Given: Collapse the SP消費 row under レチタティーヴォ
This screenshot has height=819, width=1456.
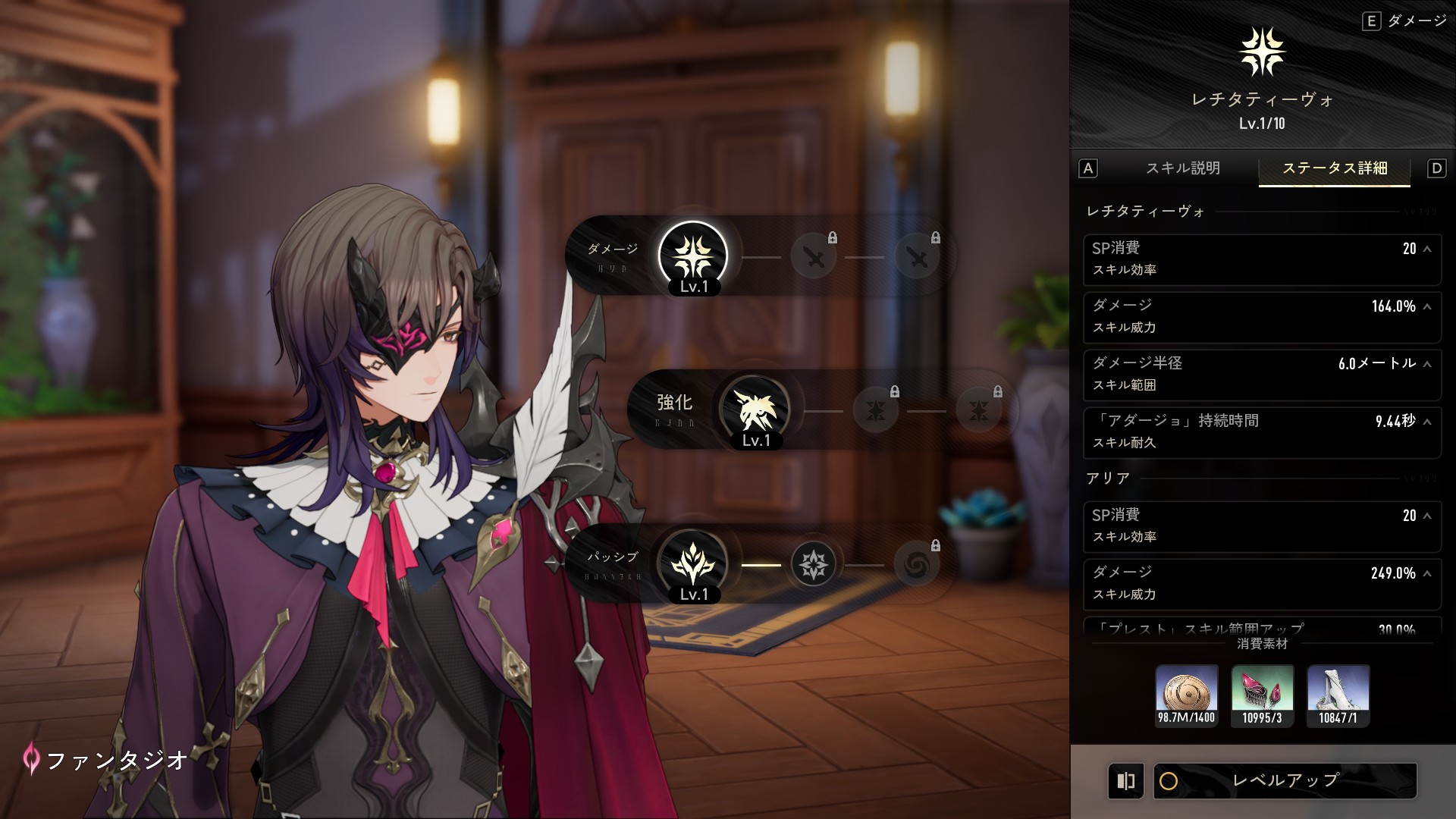Looking at the screenshot, I should click(x=1427, y=249).
